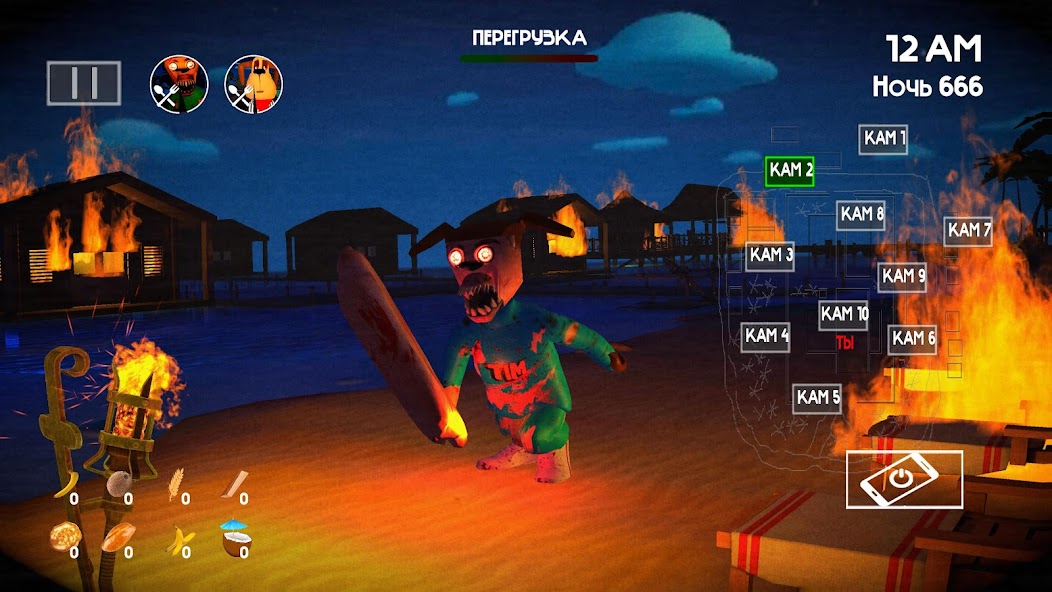Switch to camera КАМ 1
Screen dimensions: 1052x592
884,139
